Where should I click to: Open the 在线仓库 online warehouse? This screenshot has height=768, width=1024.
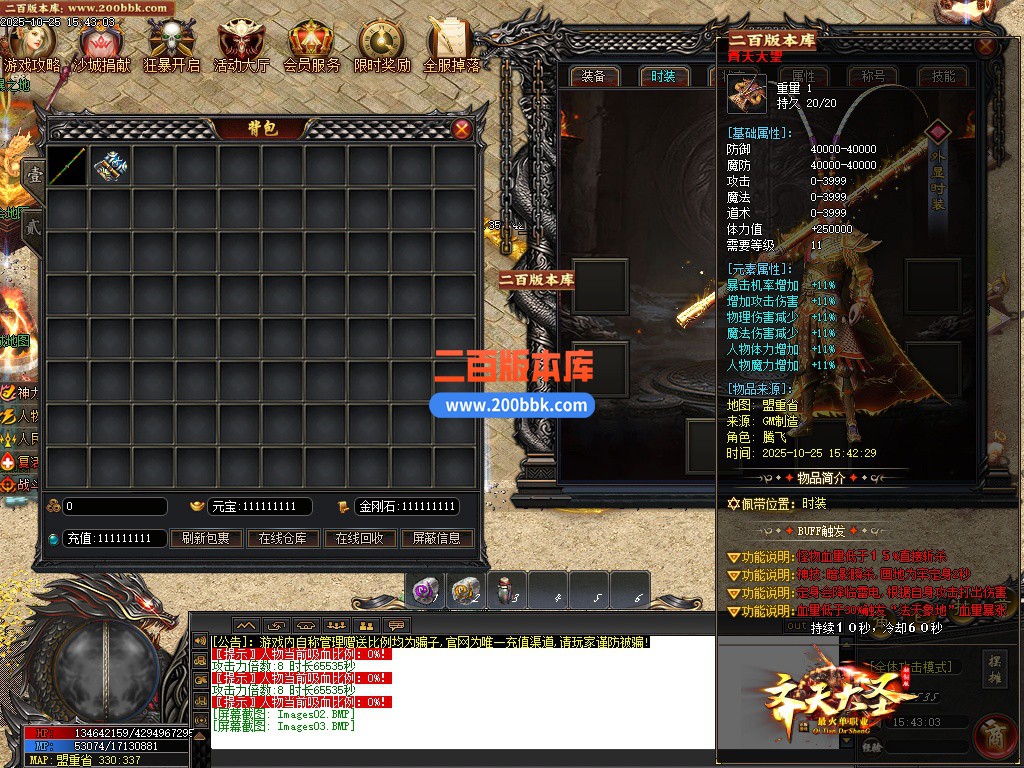[282, 538]
